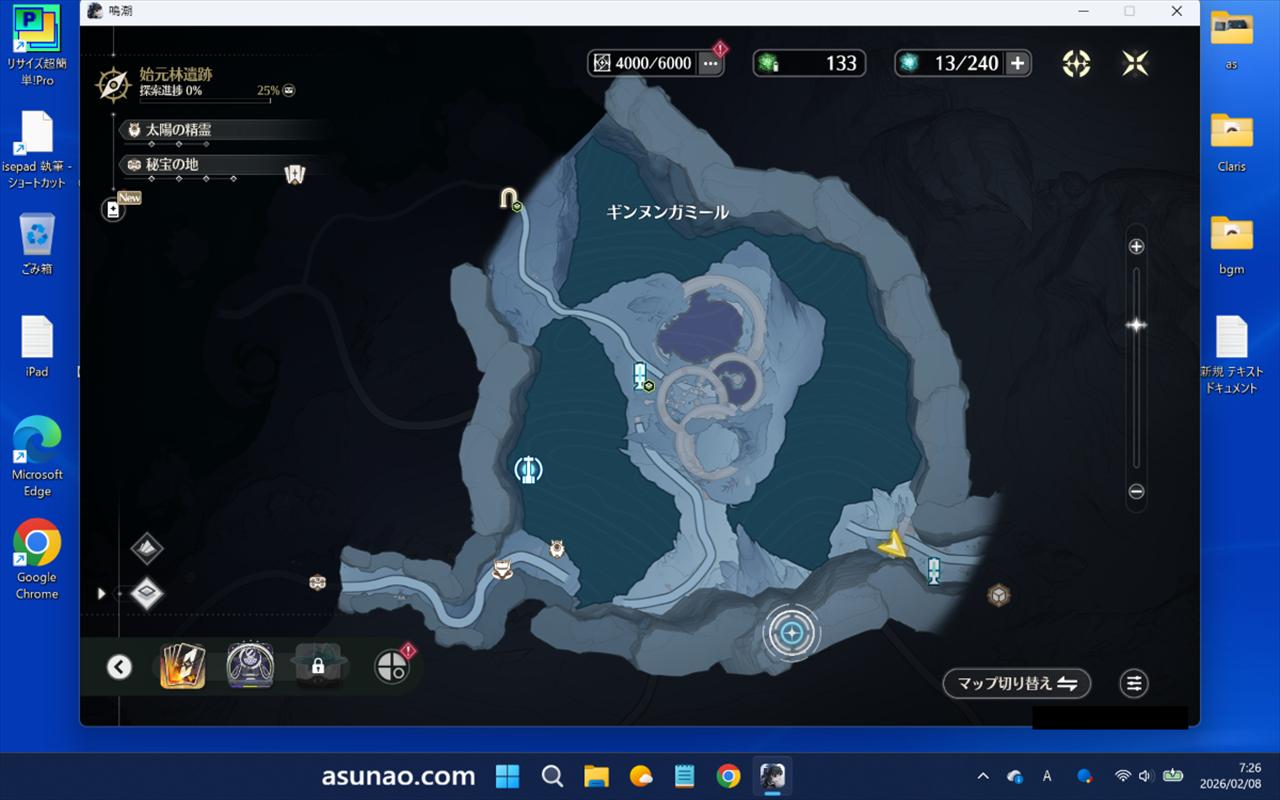The image size is (1280, 800).
Task: Open the quartered circle icon with red alert
Action: pyautogui.click(x=391, y=666)
